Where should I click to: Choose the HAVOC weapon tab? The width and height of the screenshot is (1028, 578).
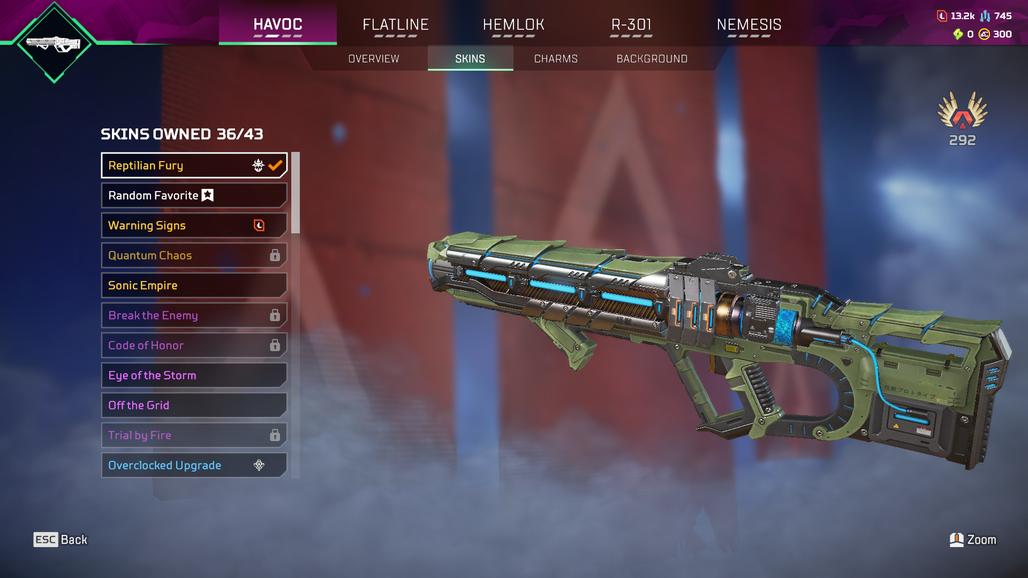click(277, 25)
